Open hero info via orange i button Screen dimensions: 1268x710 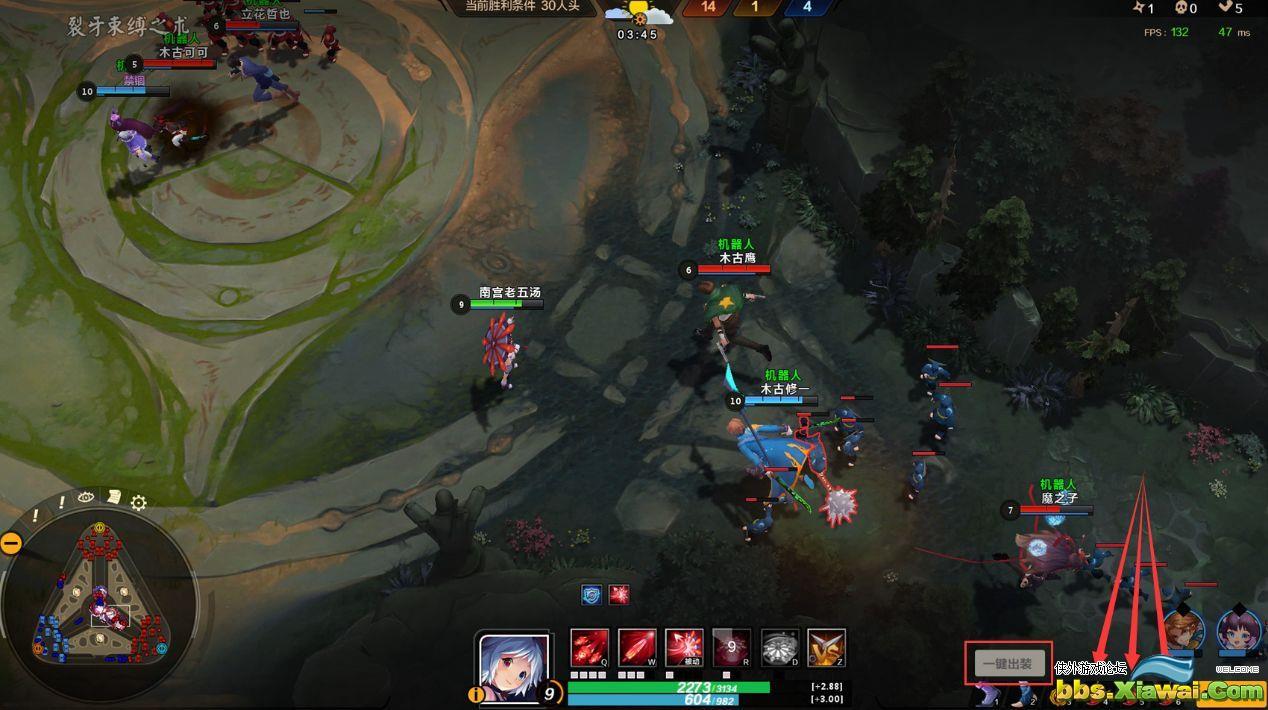tap(476, 694)
